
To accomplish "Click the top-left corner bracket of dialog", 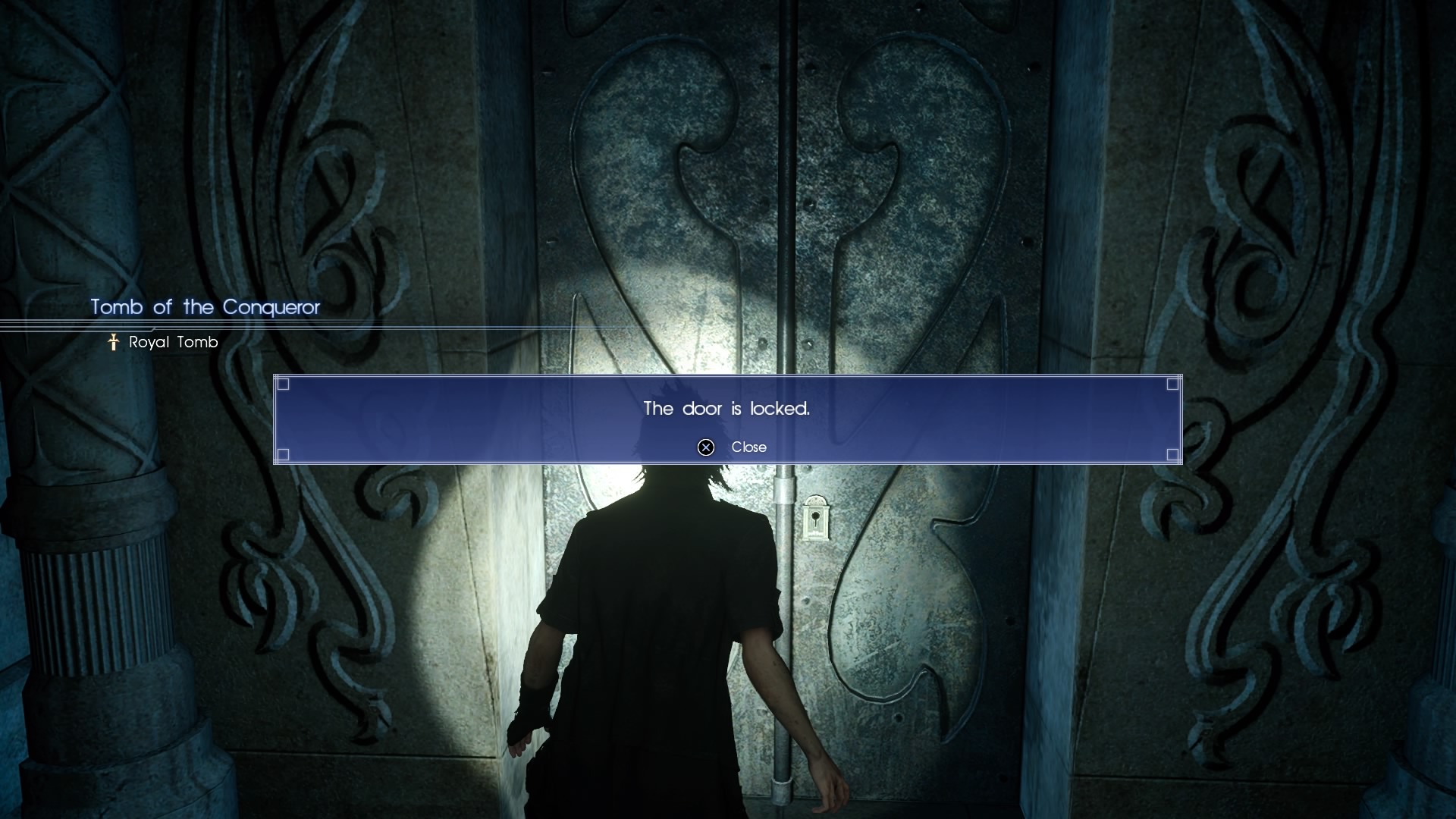I will pyautogui.click(x=284, y=385).
